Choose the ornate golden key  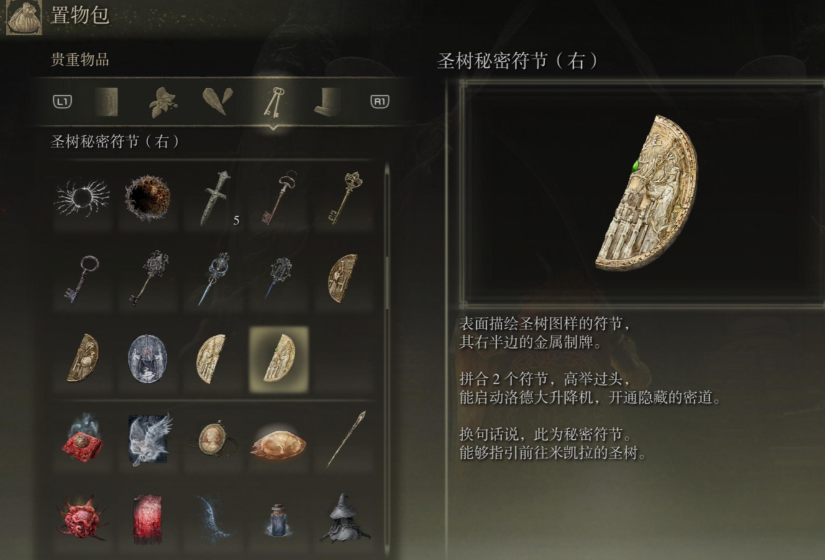click(343, 197)
